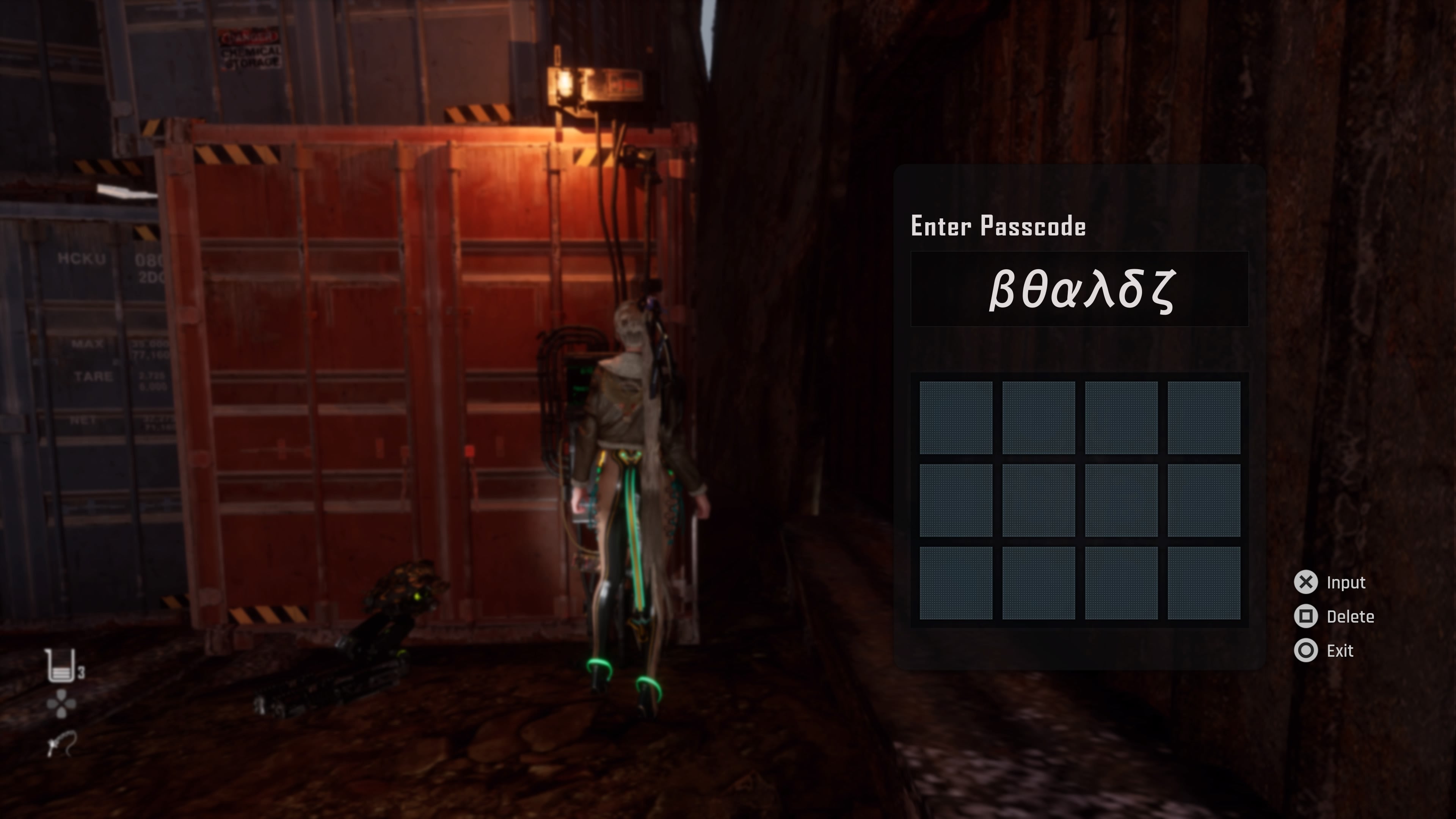
Task: Click the first tile of the middle row
Action: point(955,500)
